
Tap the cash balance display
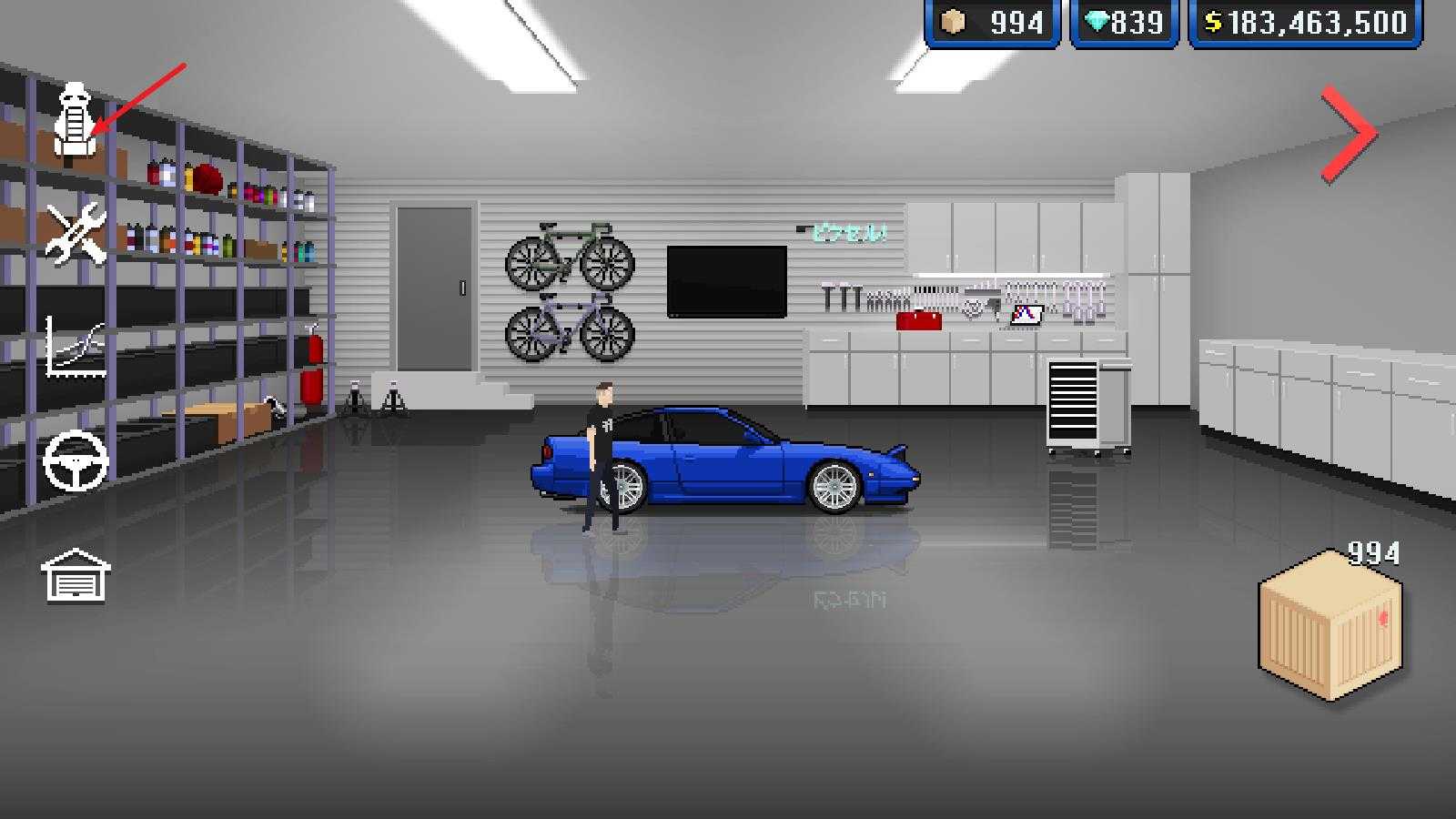point(1305,23)
